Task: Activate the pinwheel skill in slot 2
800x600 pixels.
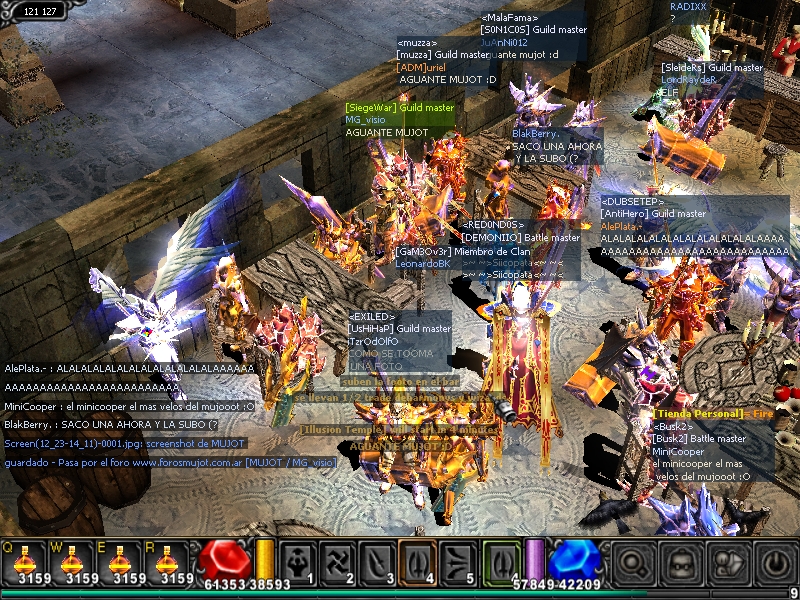Action: coord(338,562)
